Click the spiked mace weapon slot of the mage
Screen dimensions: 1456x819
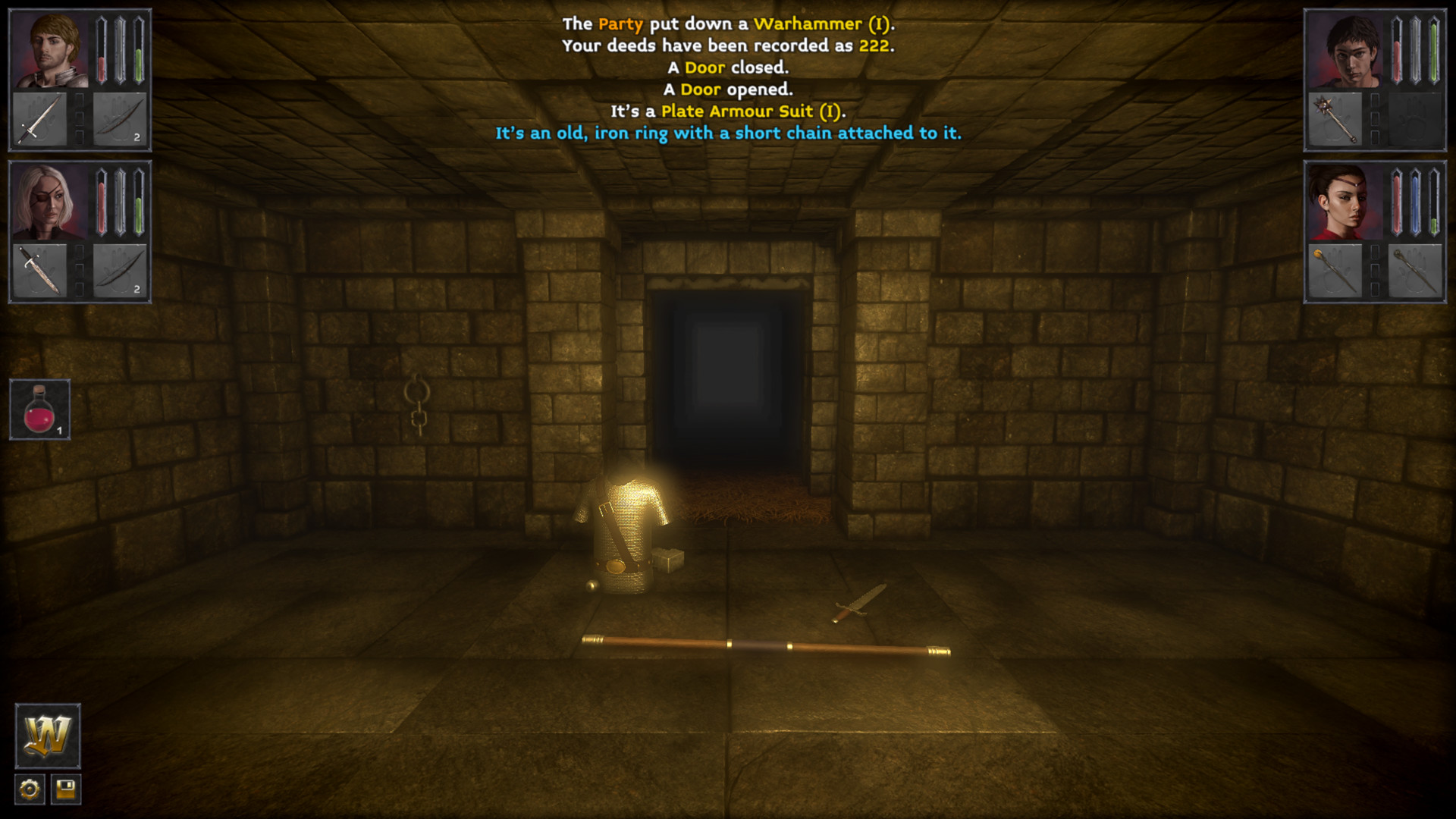point(1332,119)
